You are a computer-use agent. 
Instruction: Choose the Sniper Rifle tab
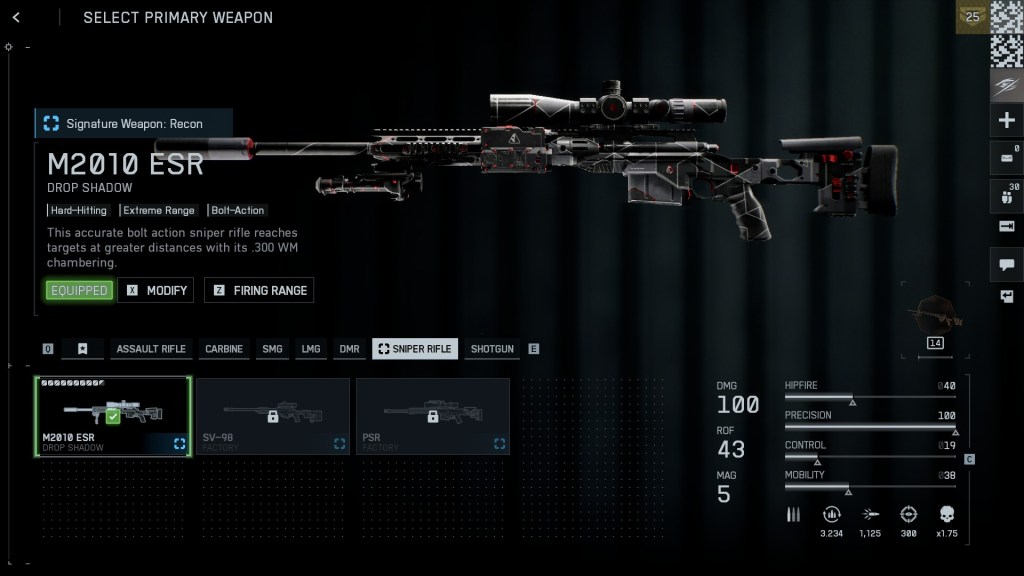coord(415,349)
